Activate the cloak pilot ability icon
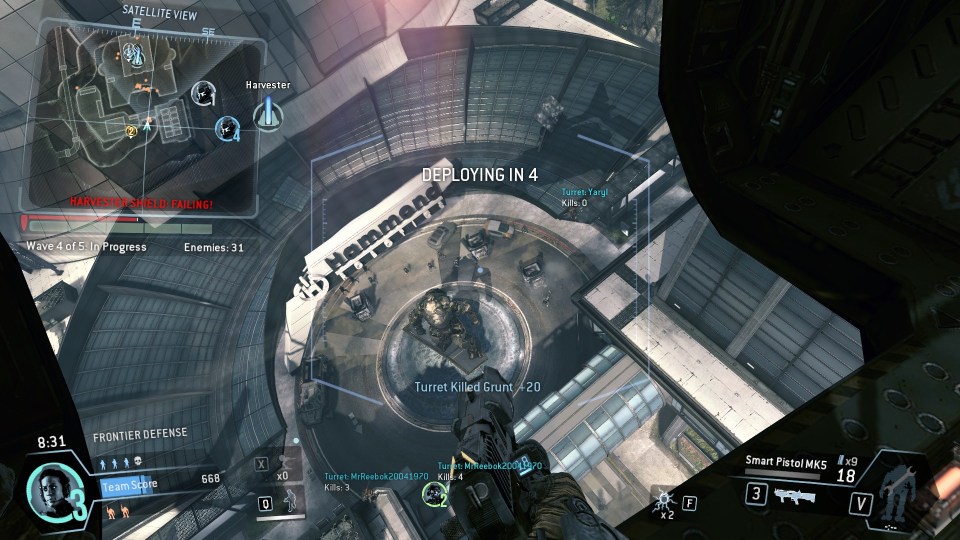This screenshot has width=960, height=540. [x=291, y=502]
